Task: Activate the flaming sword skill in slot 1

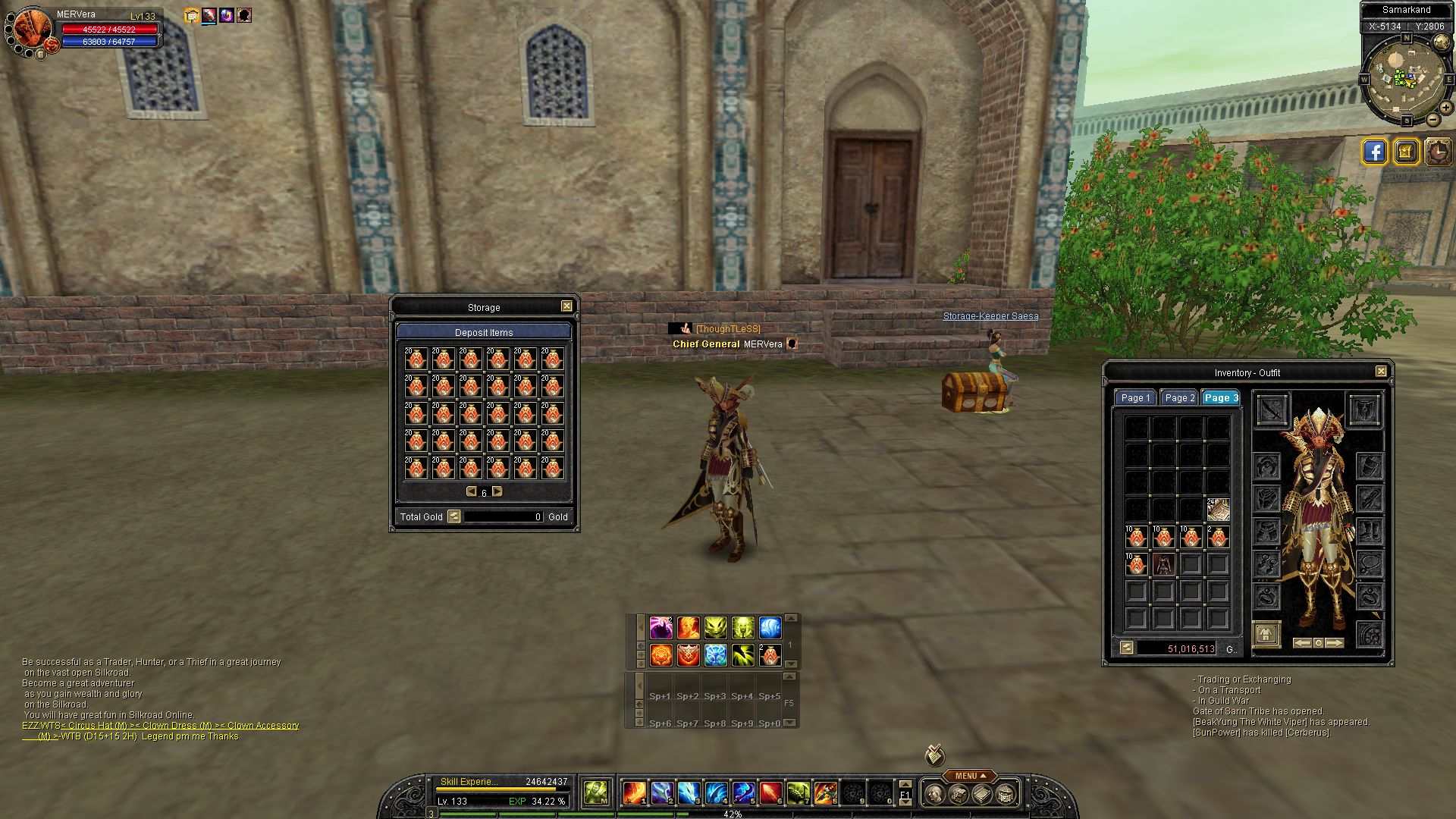Action: [634, 793]
